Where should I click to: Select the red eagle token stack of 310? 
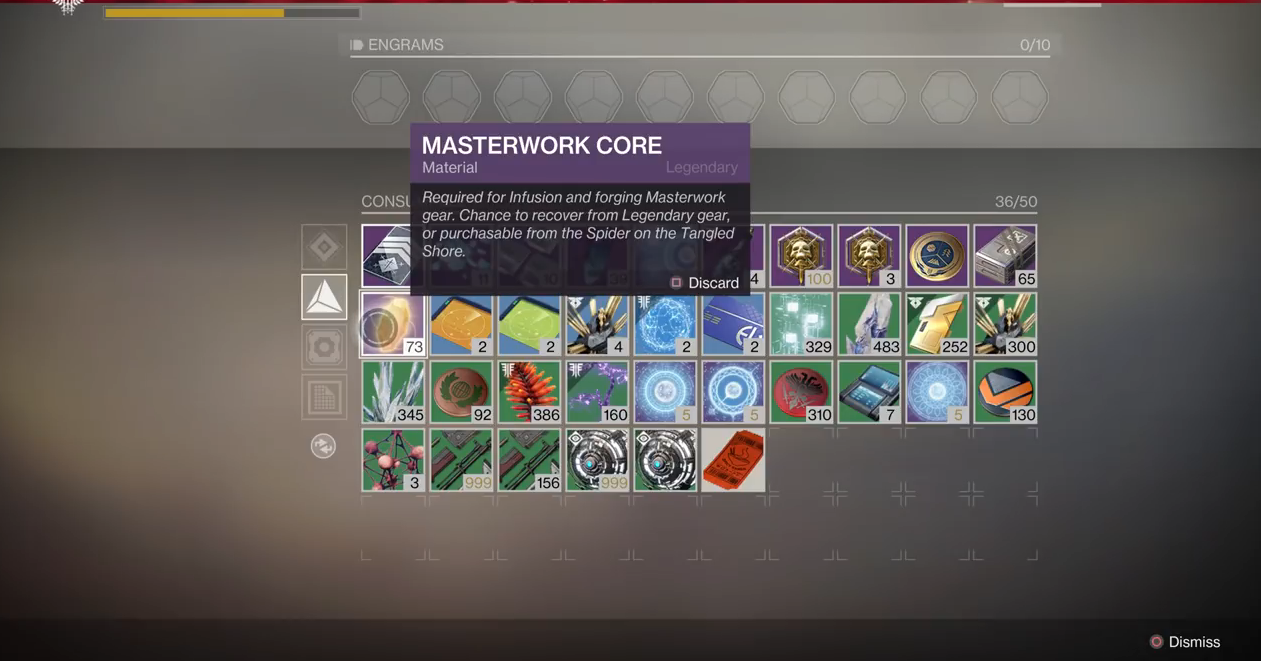(801, 392)
